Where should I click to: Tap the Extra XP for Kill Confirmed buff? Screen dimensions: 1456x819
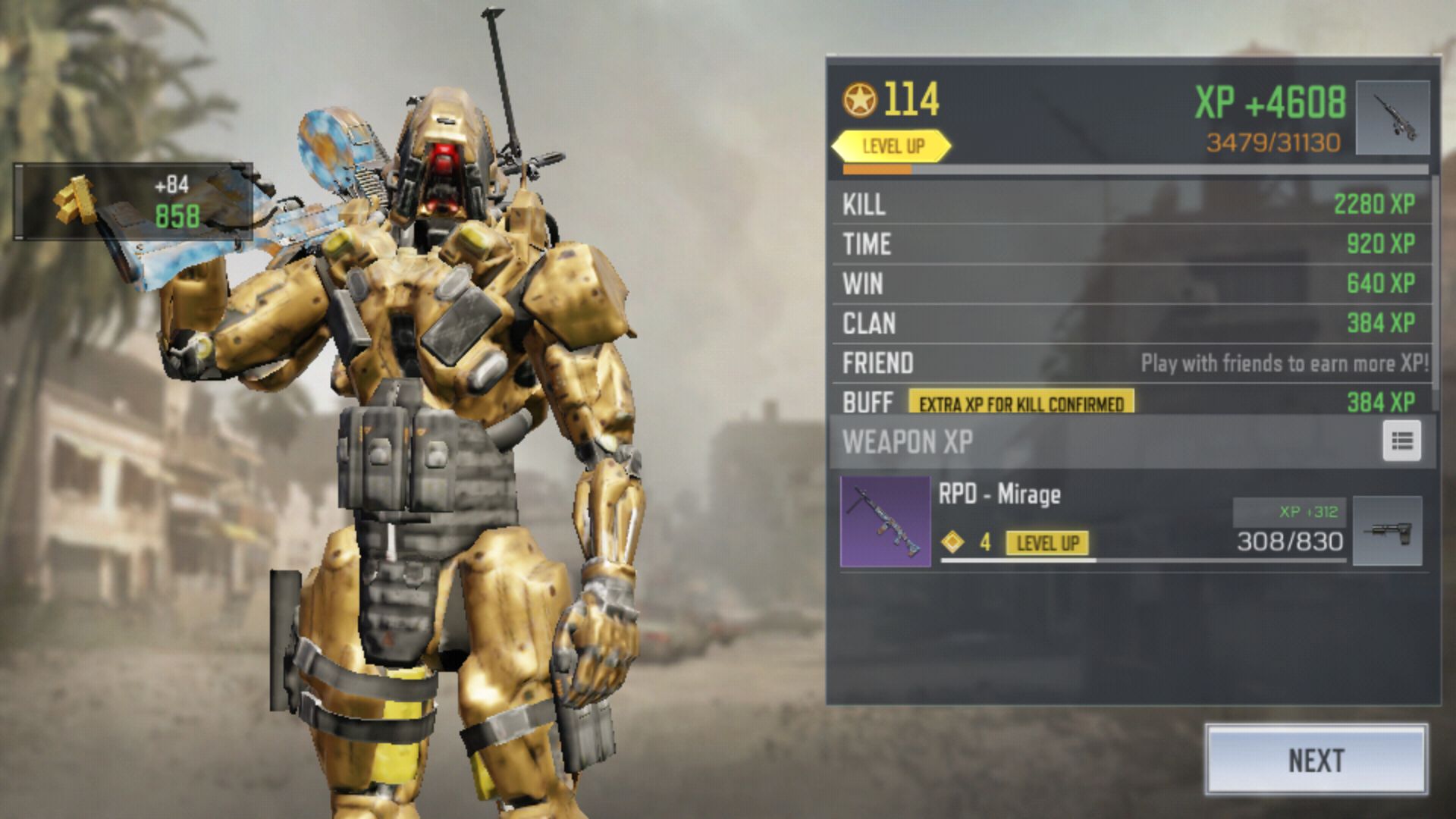[x=1021, y=403]
